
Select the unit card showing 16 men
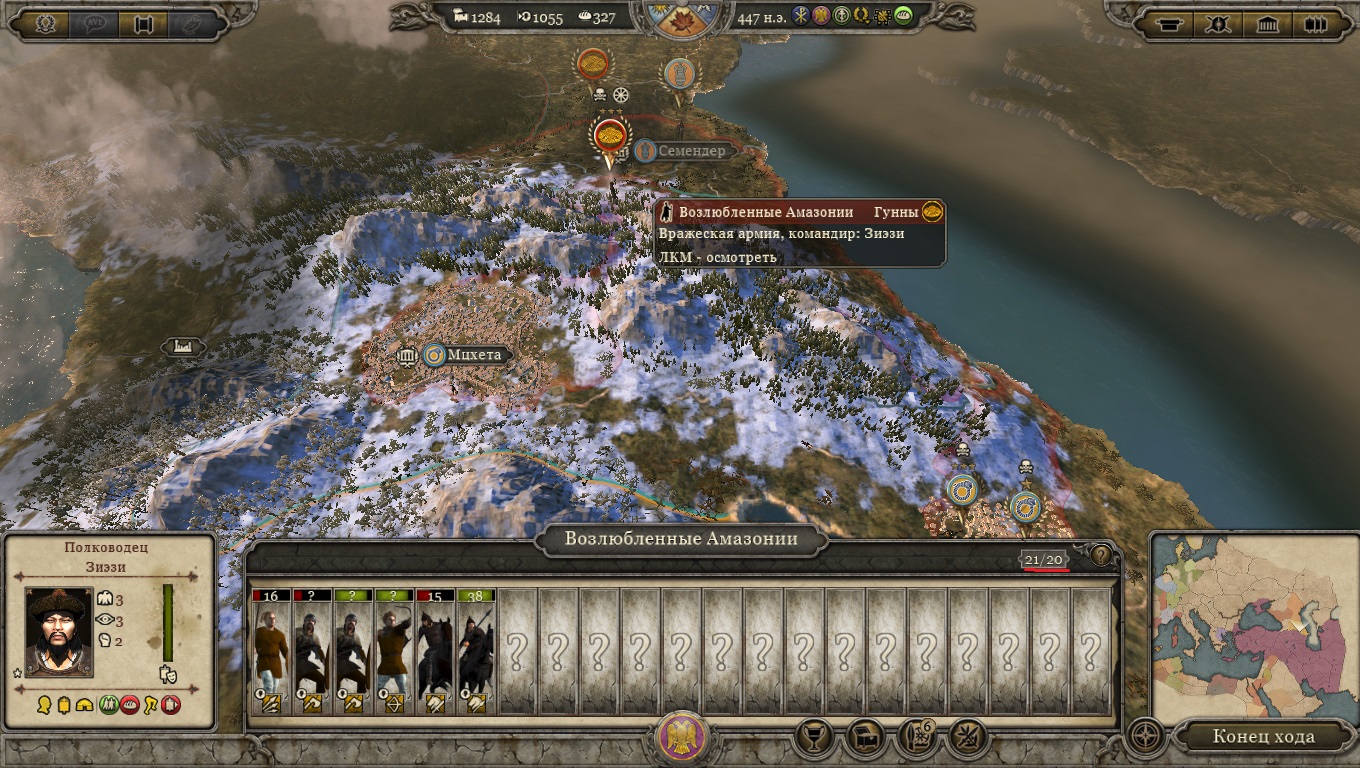point(270,651)
